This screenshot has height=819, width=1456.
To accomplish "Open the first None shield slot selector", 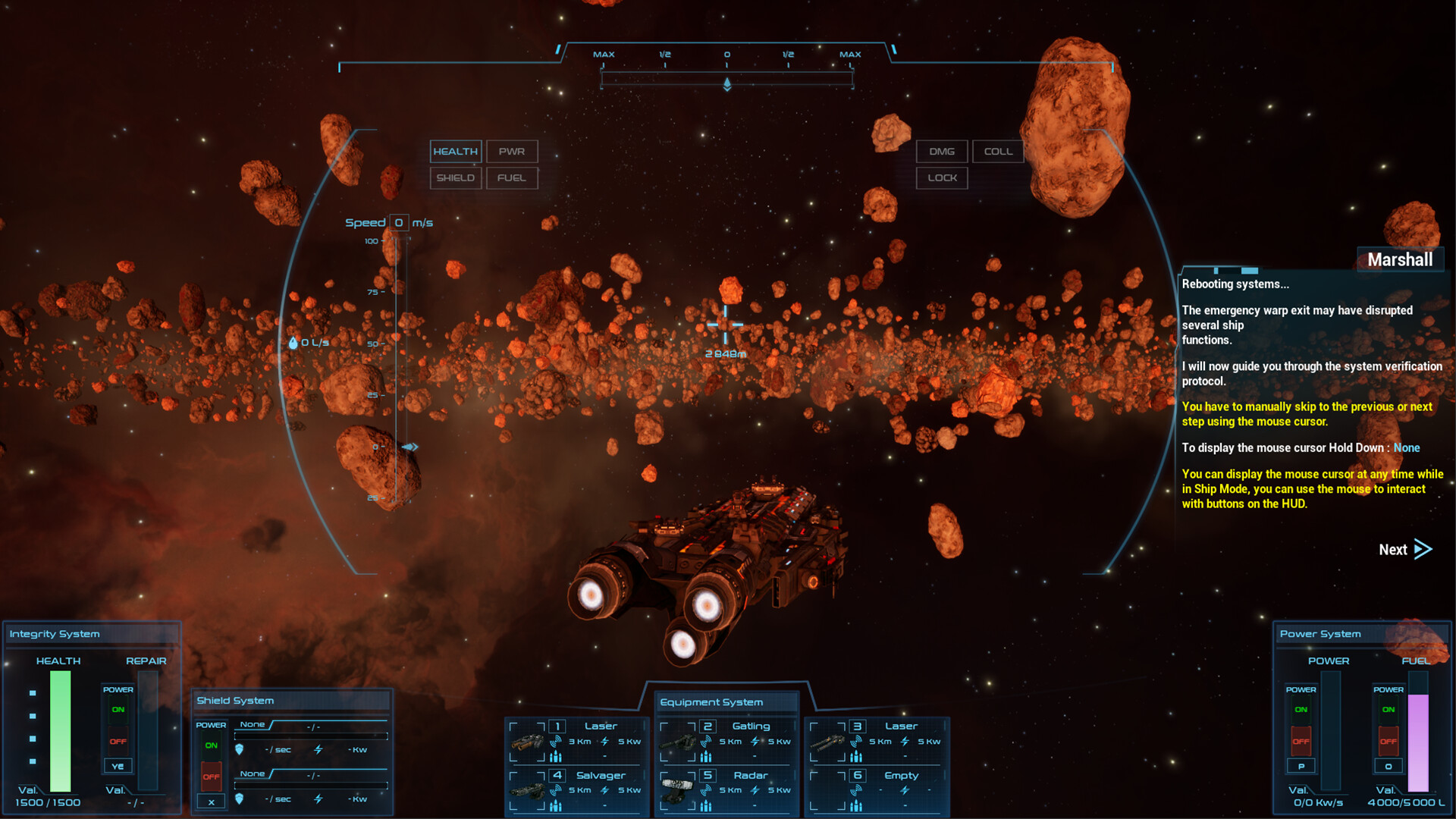I will pyautogui.click(x=253, y=724).
